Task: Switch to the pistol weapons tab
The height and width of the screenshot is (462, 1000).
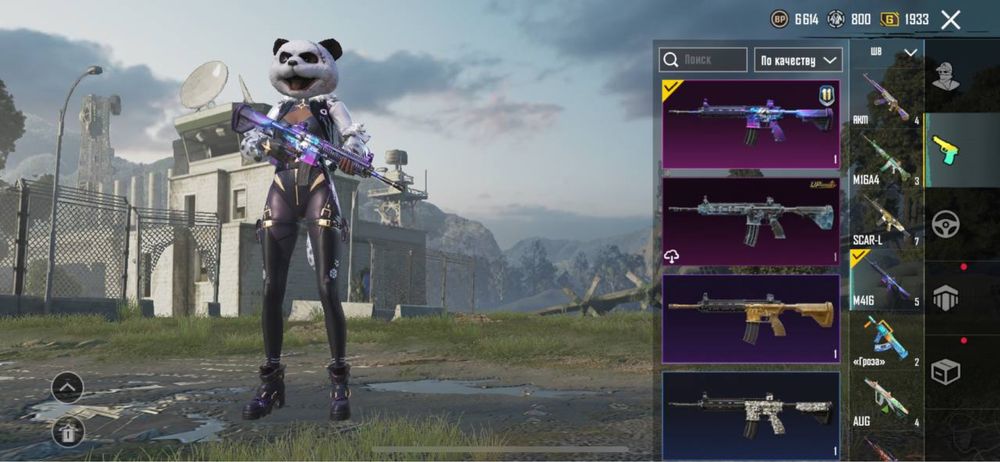Action: [946, 150]
